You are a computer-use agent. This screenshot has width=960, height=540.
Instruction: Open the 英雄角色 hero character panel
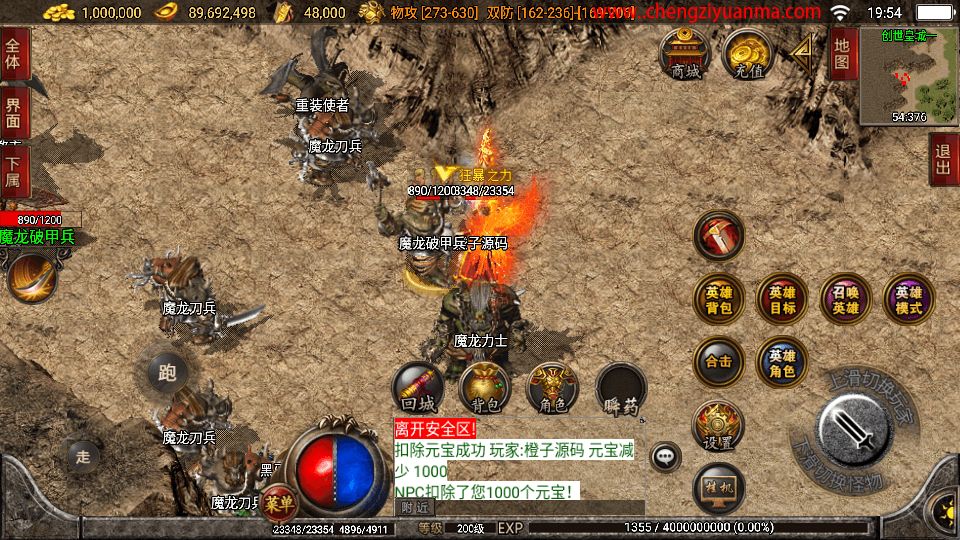(x=782, y=362)
